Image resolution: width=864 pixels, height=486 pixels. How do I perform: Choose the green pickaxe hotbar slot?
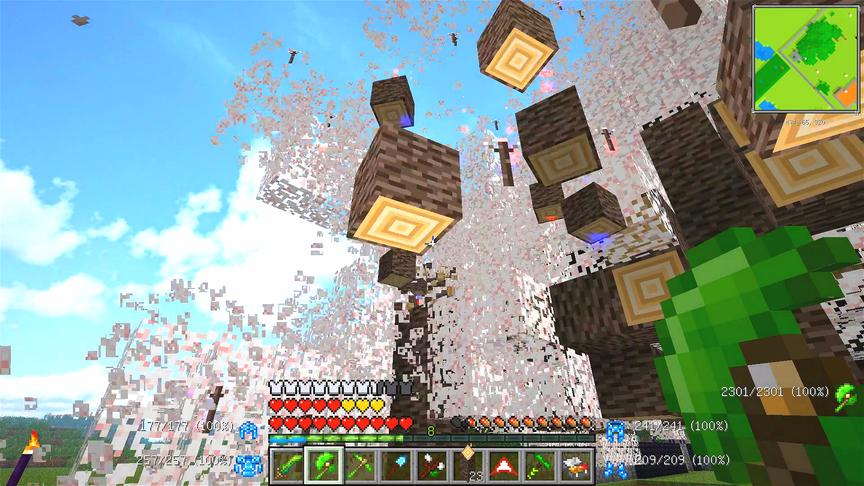(x=359, y=465)
